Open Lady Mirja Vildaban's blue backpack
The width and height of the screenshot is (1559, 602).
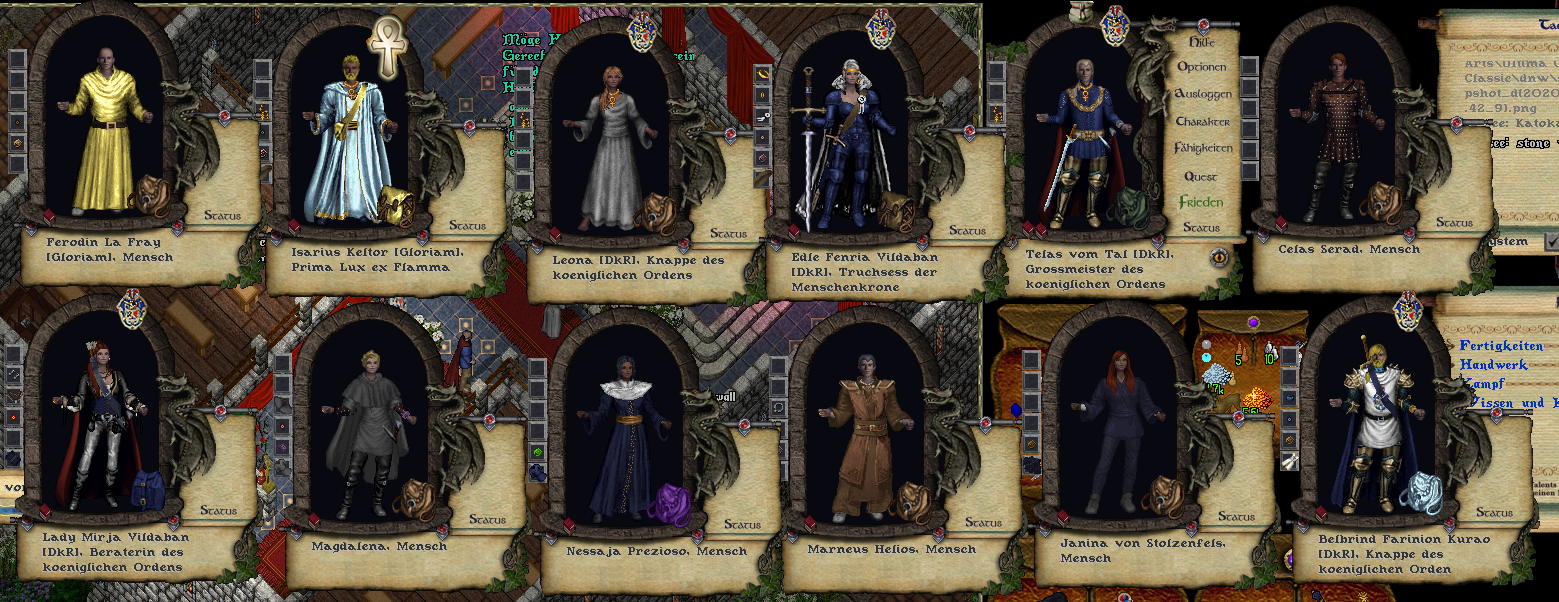(150, 490)
